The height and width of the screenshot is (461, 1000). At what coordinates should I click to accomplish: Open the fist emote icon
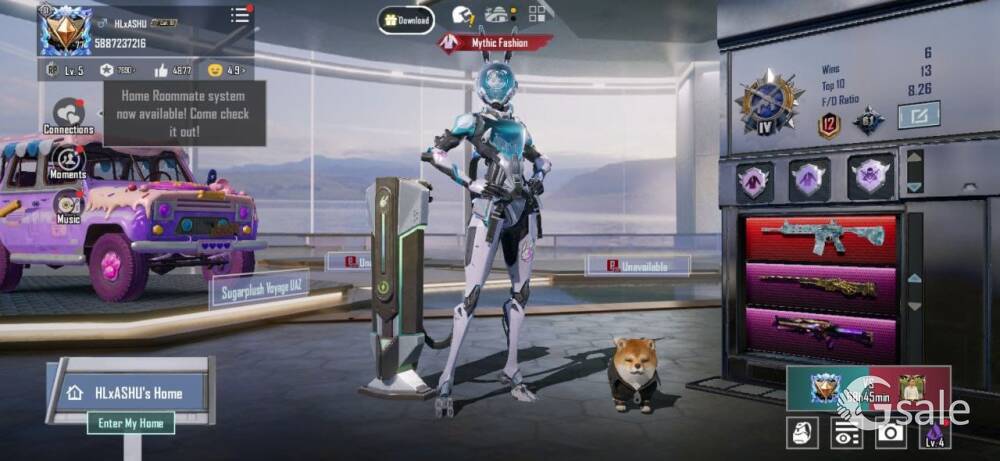pyautogui.click(x=802, y=432)
